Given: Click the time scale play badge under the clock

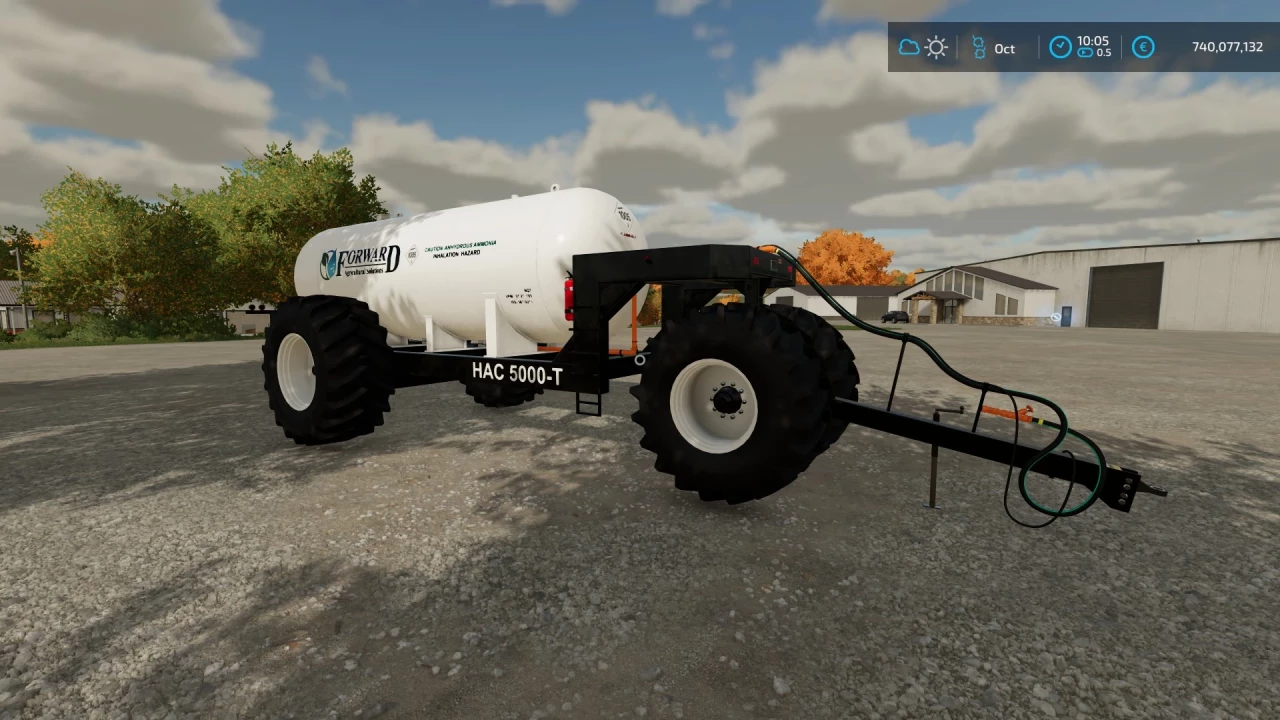Looking at the screenshot, I should tap(1083, 53).
